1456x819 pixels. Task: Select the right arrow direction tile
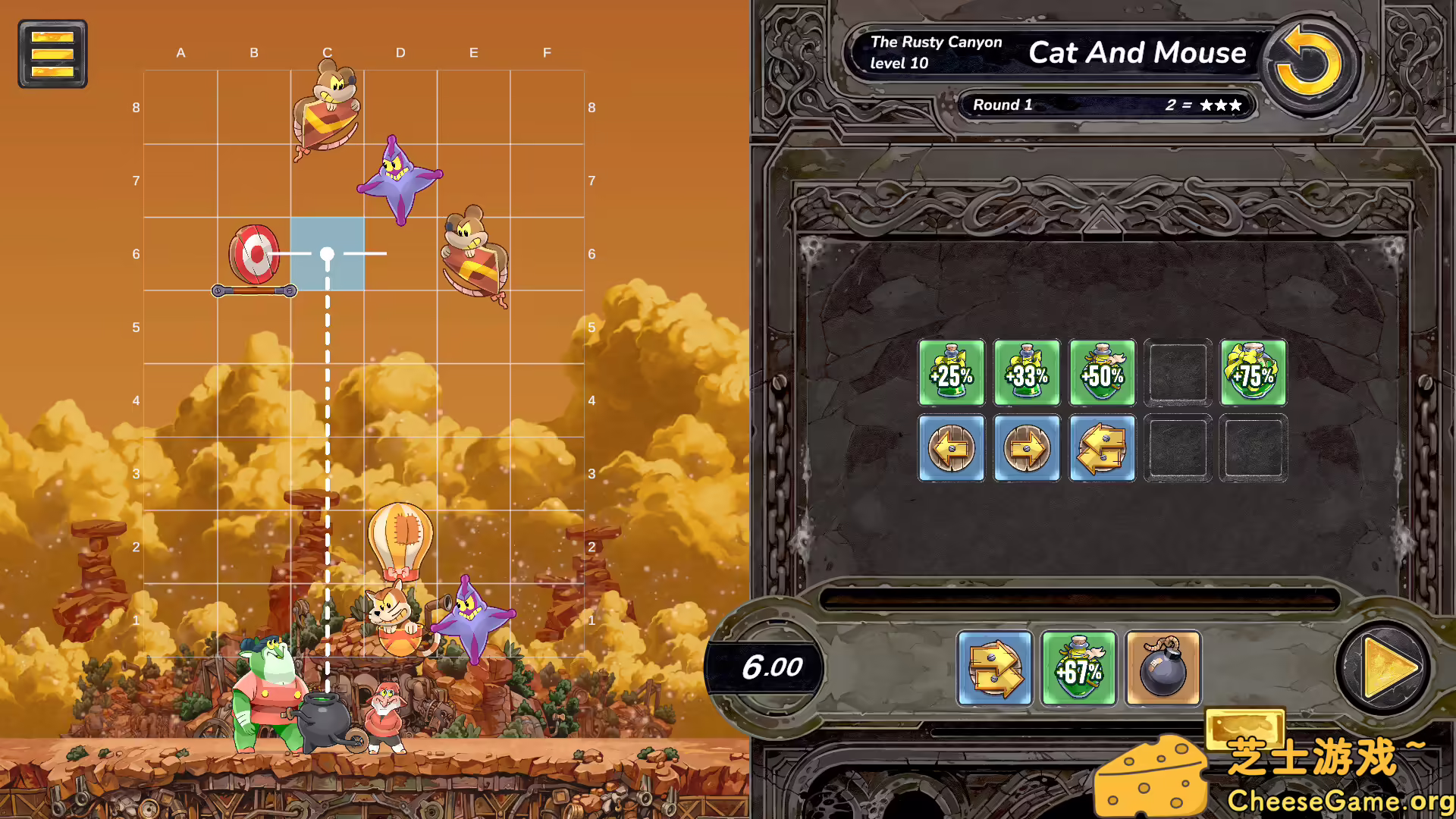(1027, 449)
